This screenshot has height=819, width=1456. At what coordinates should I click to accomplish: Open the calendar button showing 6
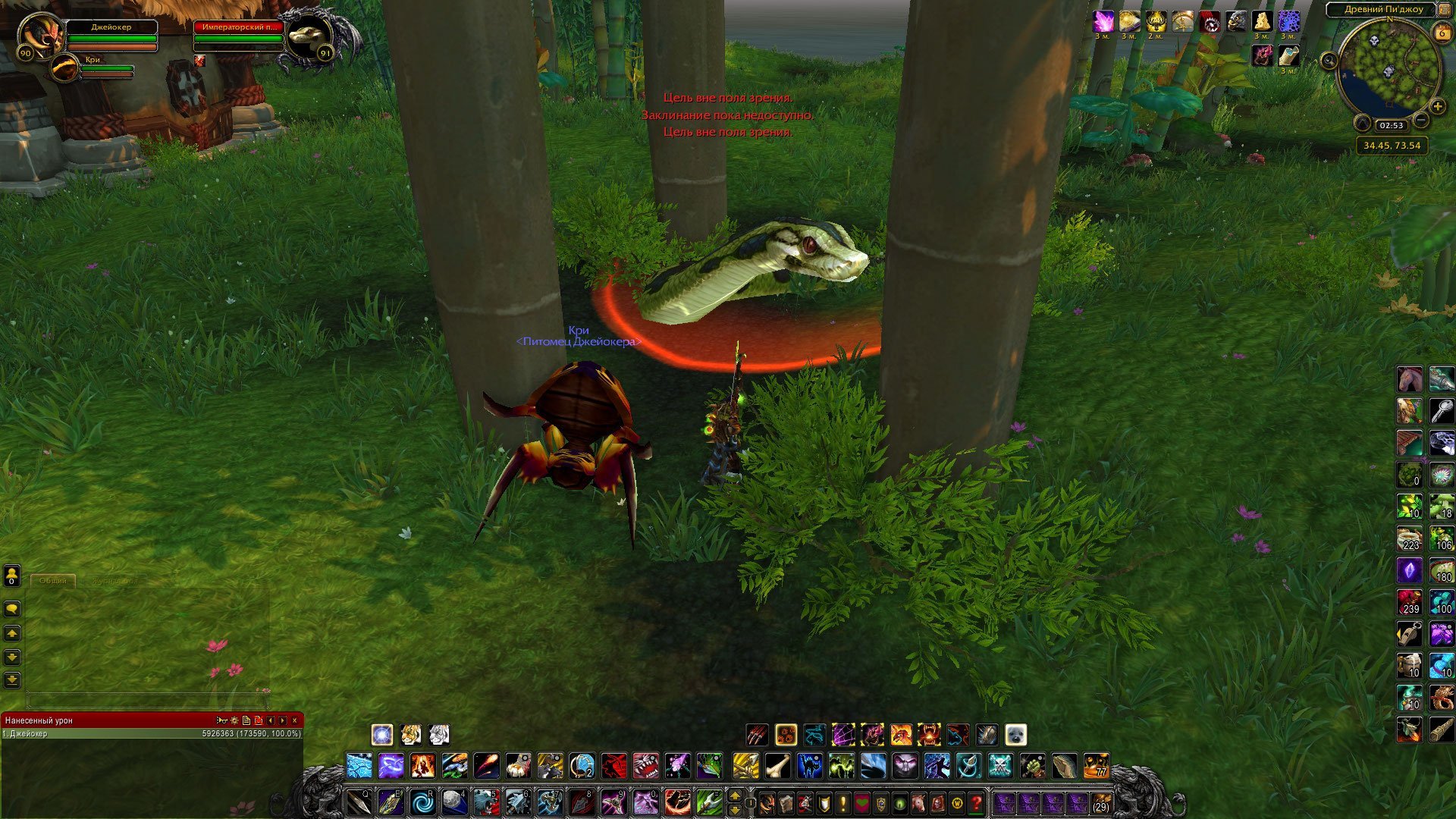pos(1442,33)
